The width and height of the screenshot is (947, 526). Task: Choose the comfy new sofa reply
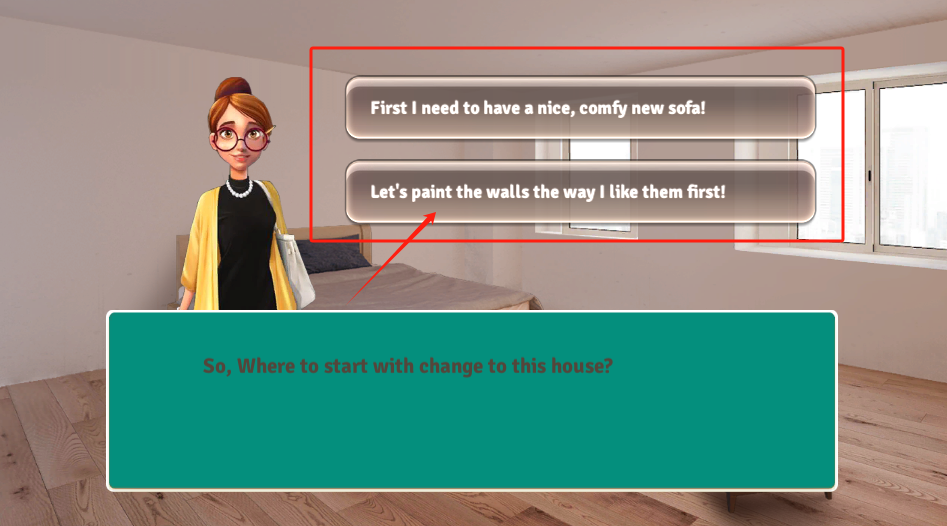580,108
